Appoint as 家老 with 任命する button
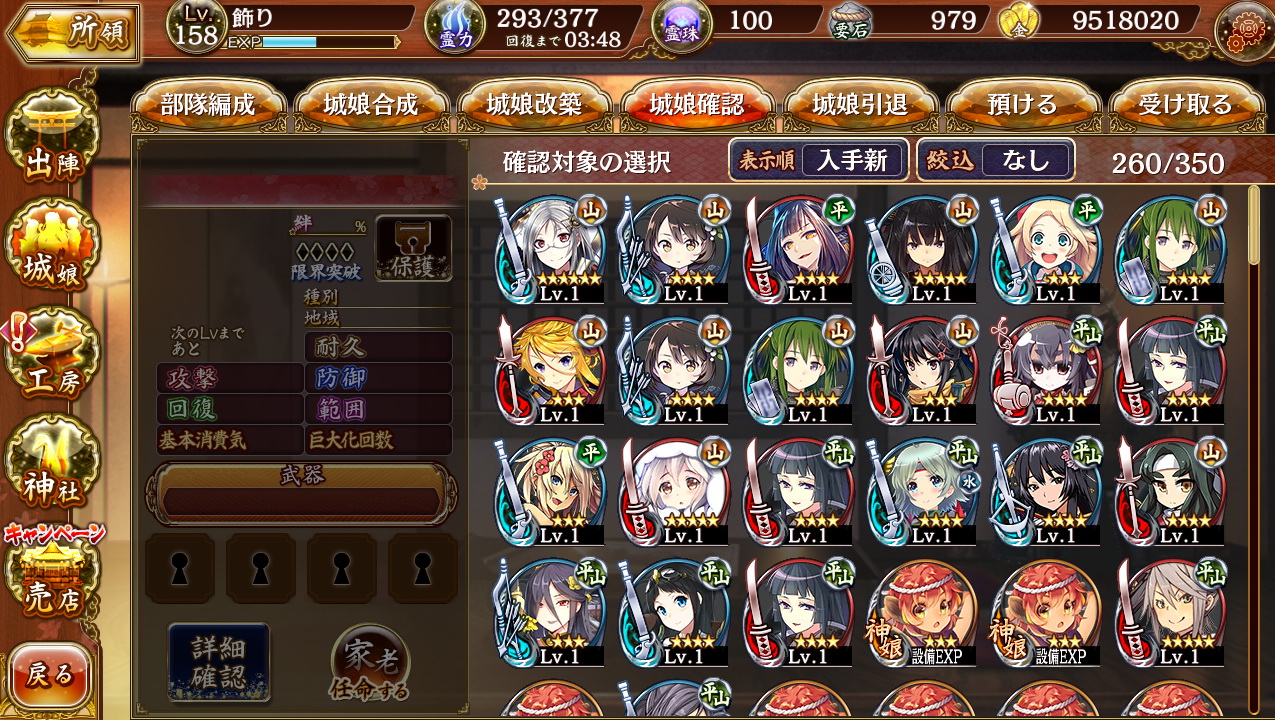The width and height of the screenshot is (1275, 720). click(x=370, y=662)
